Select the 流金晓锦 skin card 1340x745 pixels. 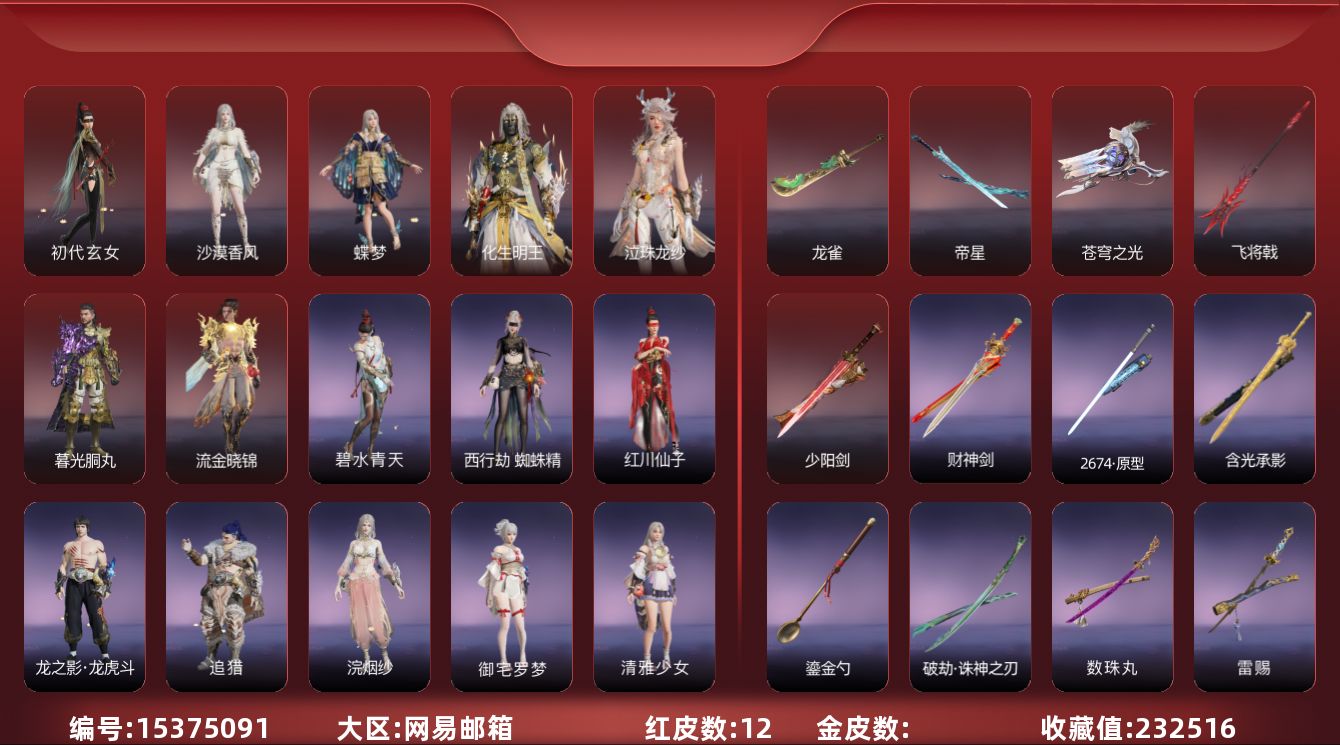[x=227, y=388]
